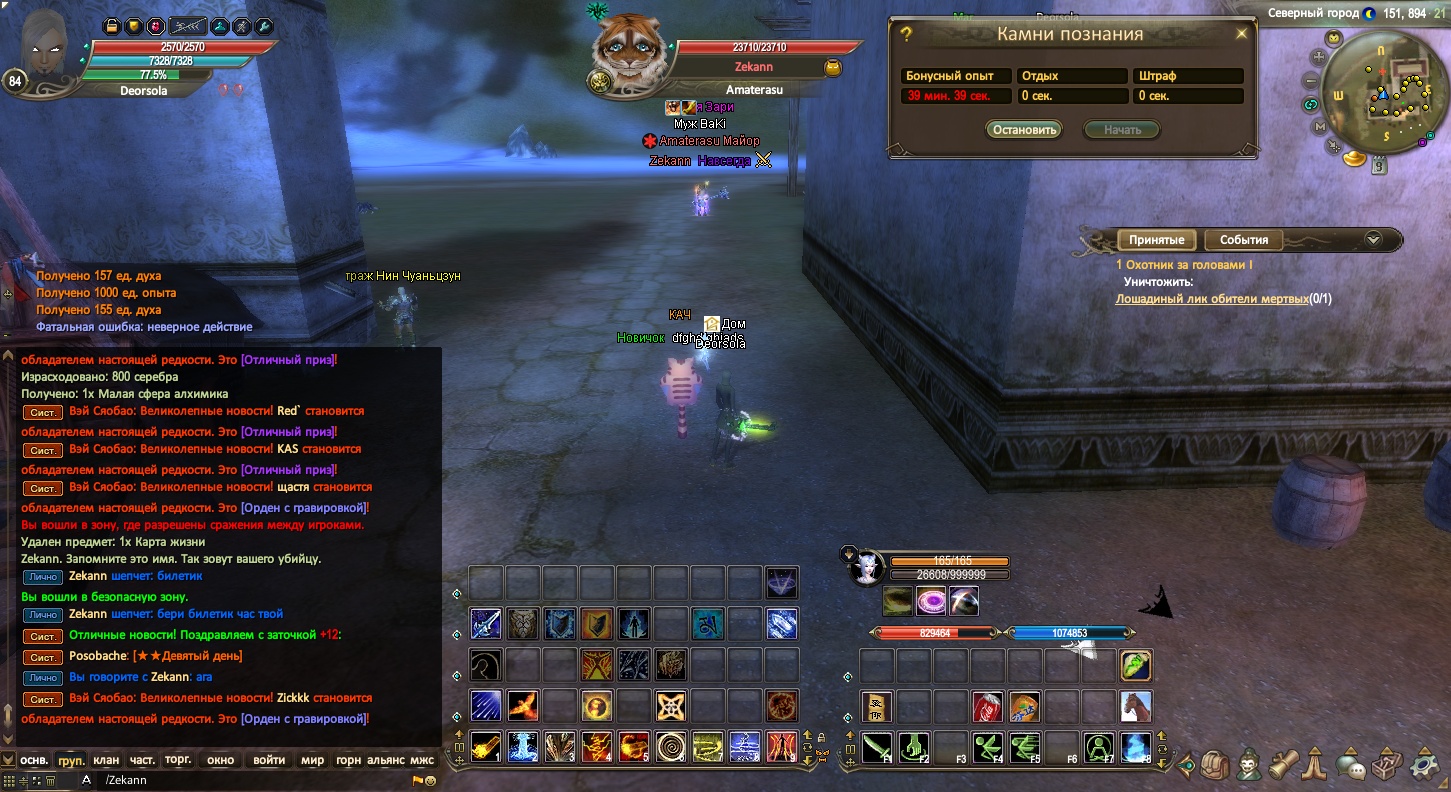Summon the horse mount from hotbar
This screenshot has width=1451, height=792.
click(1135, 706)
